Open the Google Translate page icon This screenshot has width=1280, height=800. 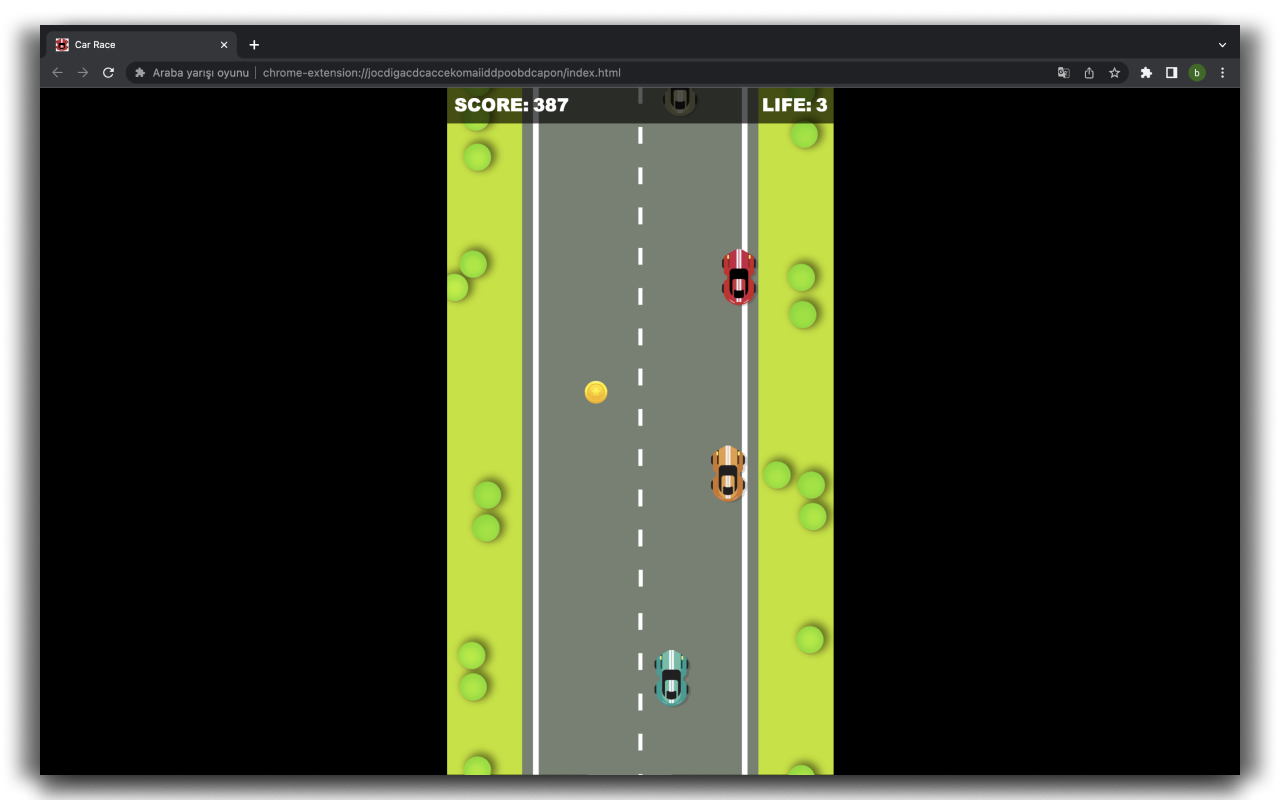(x=1063, y=72)
